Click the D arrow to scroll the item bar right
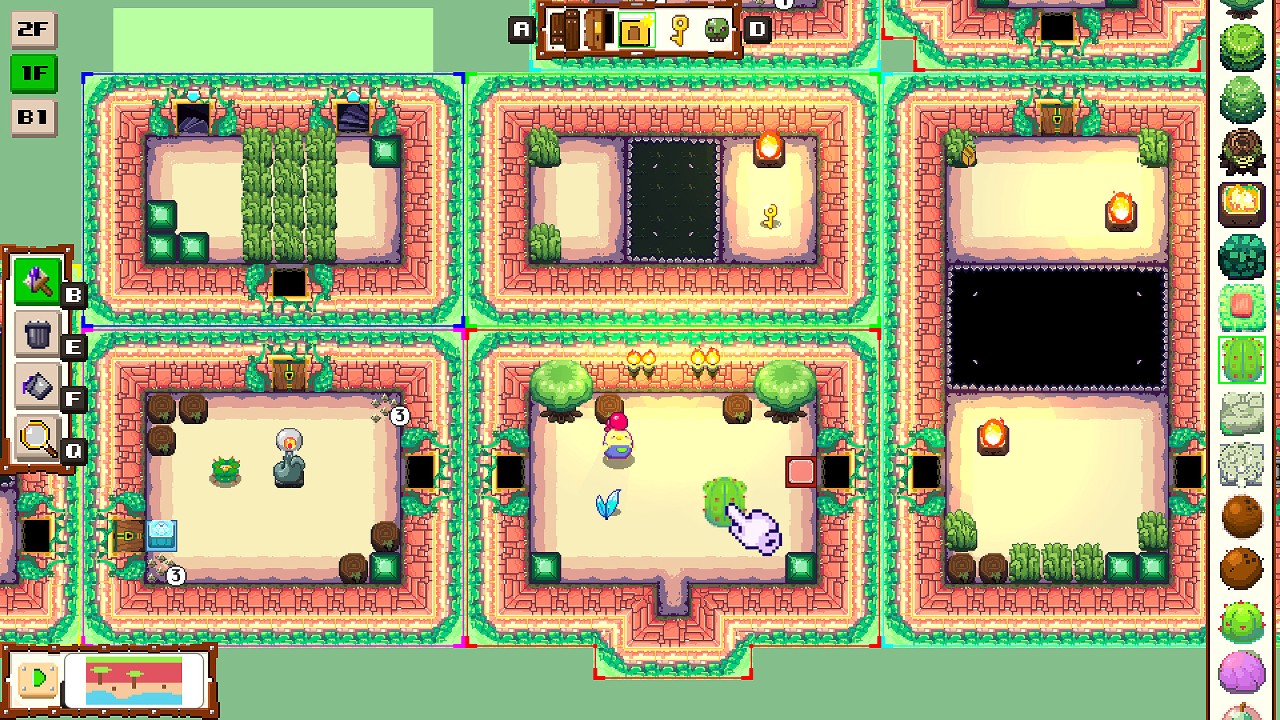Screen dimensions: 1280x720 pyautogui.click(x=757, y=30)
